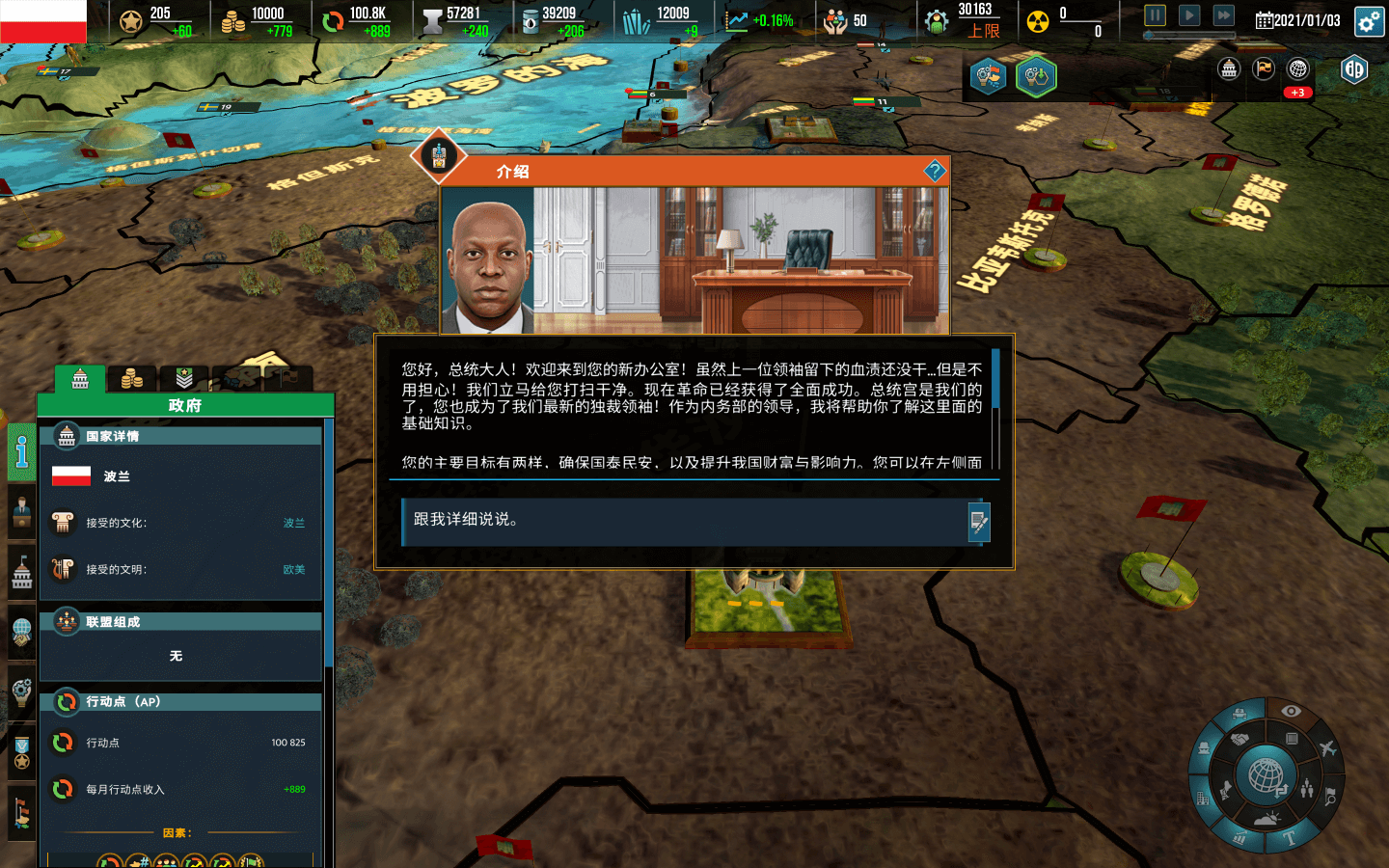Screen dimensions: 1389x868
Task: Toggle the T text labels on the wheel
Action: click(1290, 837)
